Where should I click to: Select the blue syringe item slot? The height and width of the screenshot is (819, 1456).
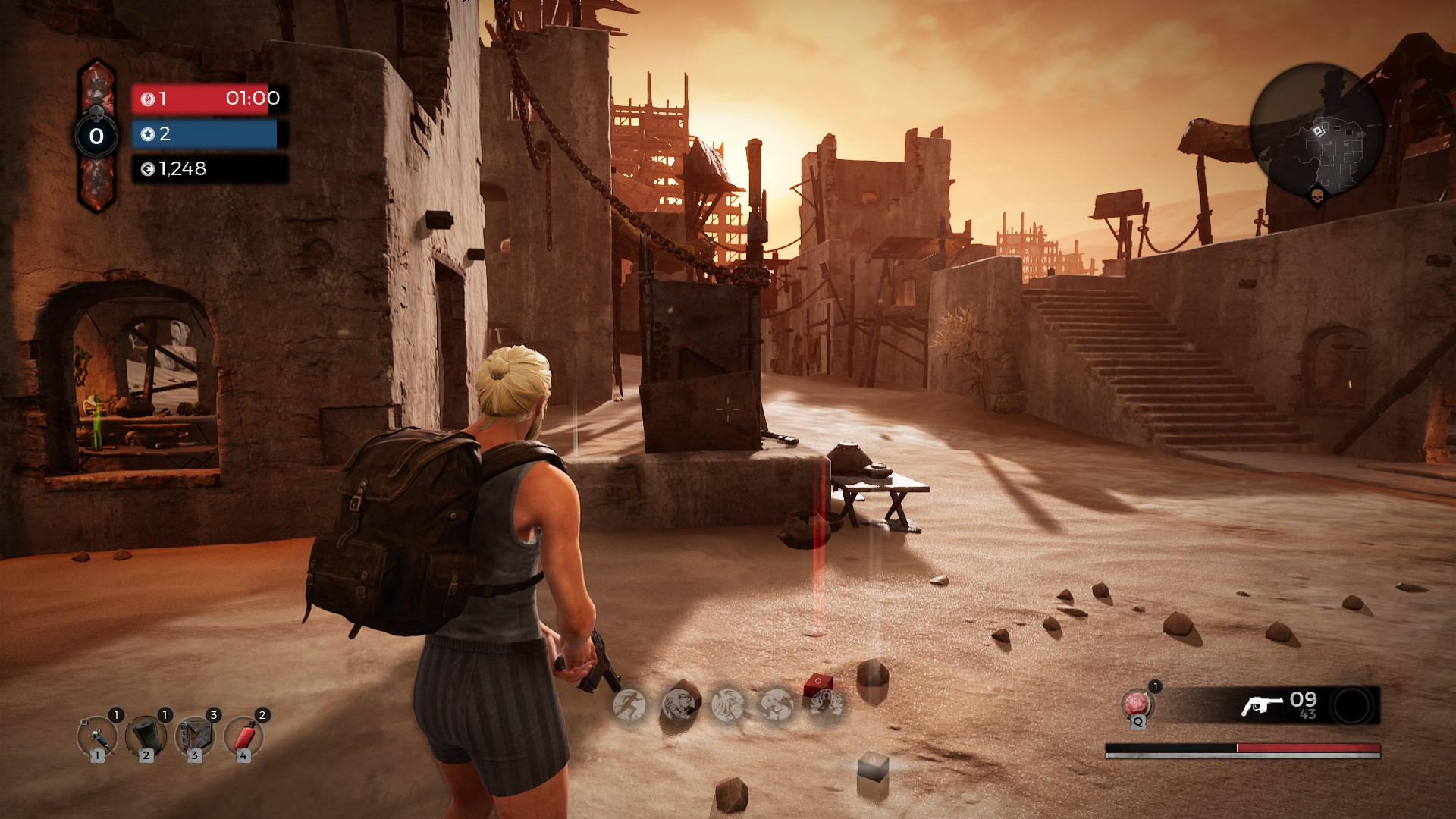(x=97, y=736)
